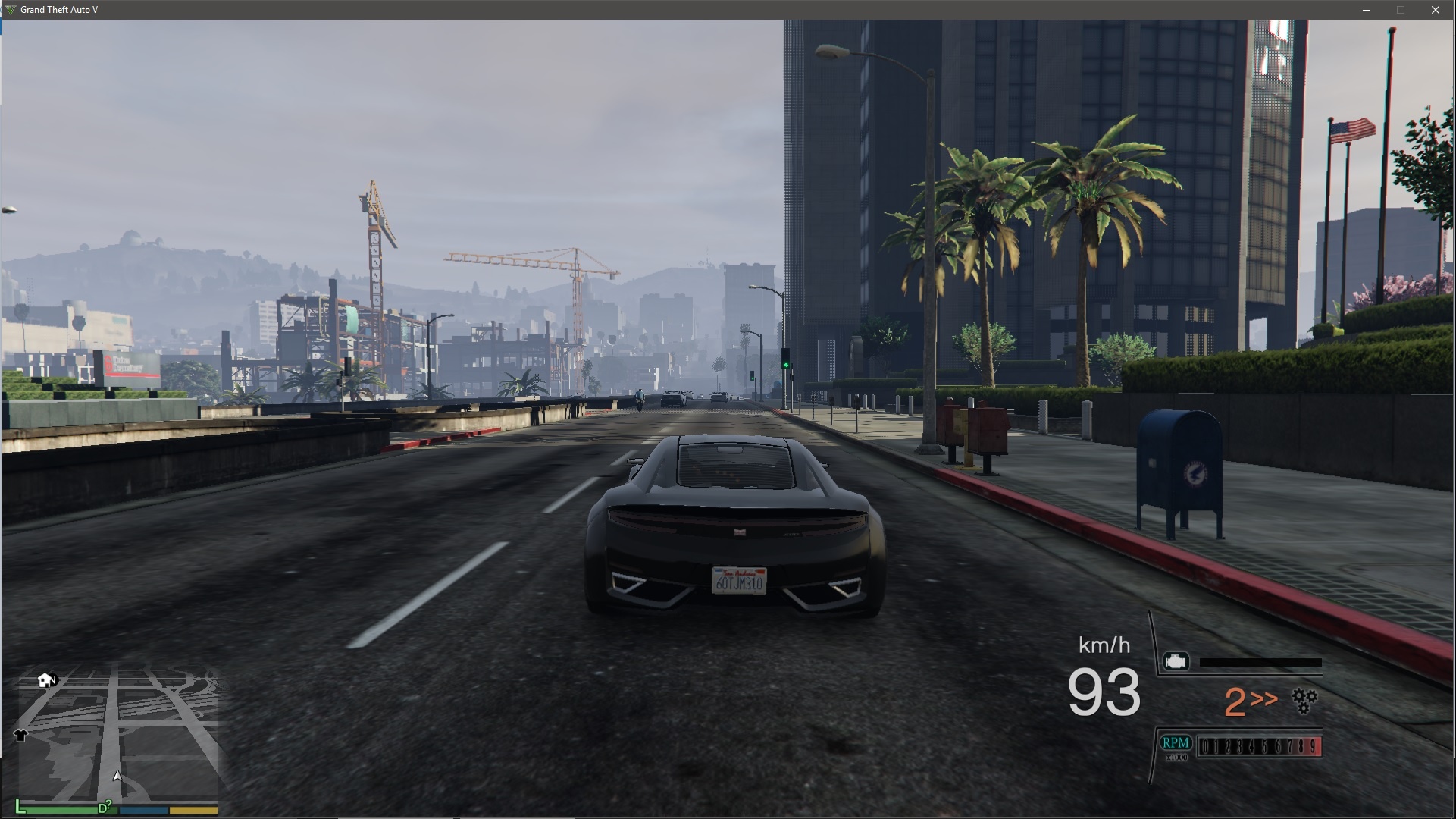Click the maximize button in the title bar
The image size is (1456, 819).
[1401, 10]
